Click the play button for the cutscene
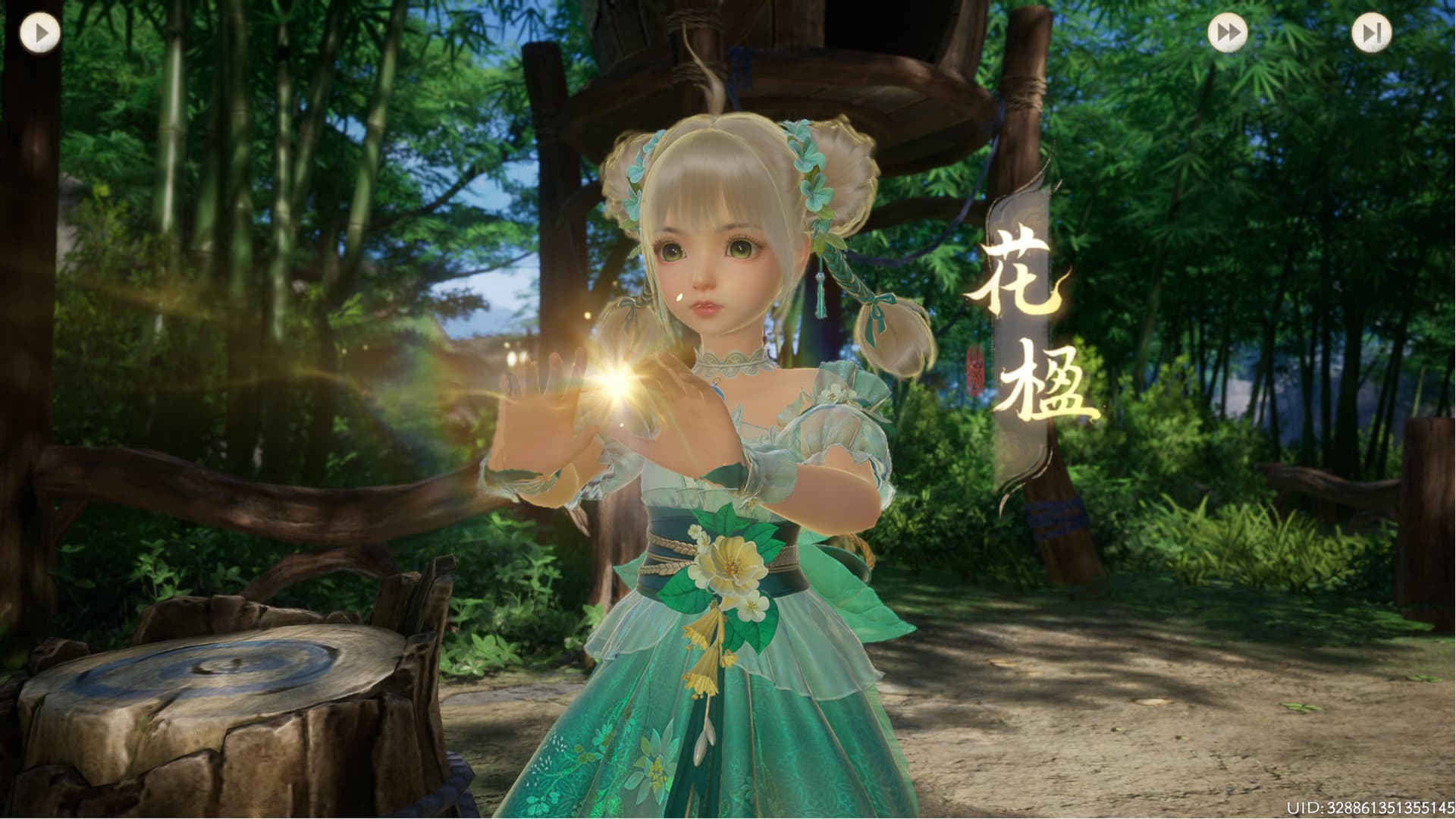This screenshot has height=819, width=1456. (x=40, y=33)
